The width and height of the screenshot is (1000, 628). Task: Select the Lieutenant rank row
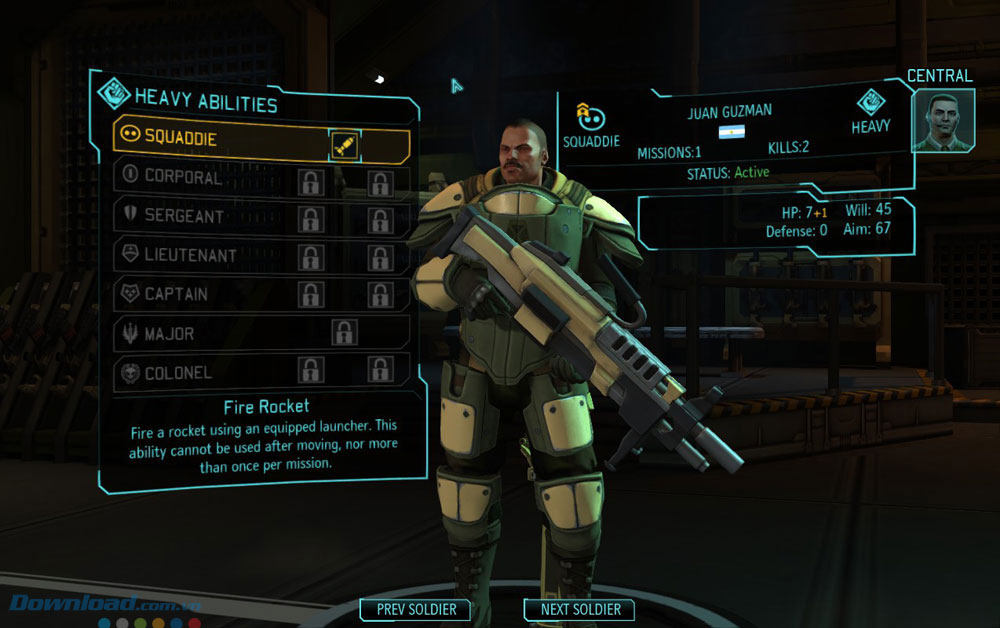point(200,255)
